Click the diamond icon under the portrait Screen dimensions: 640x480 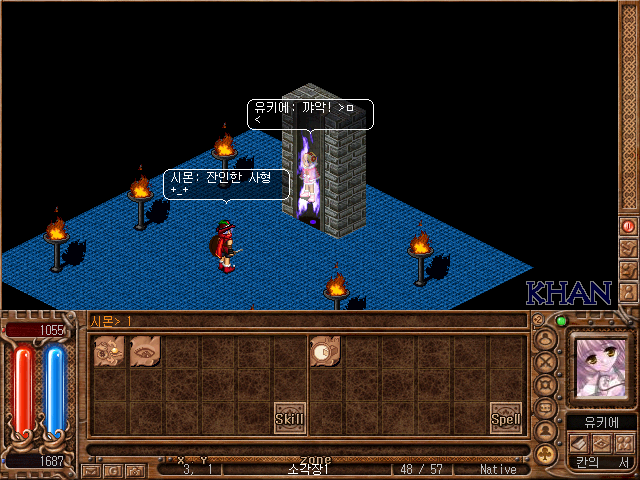(602, 442)
